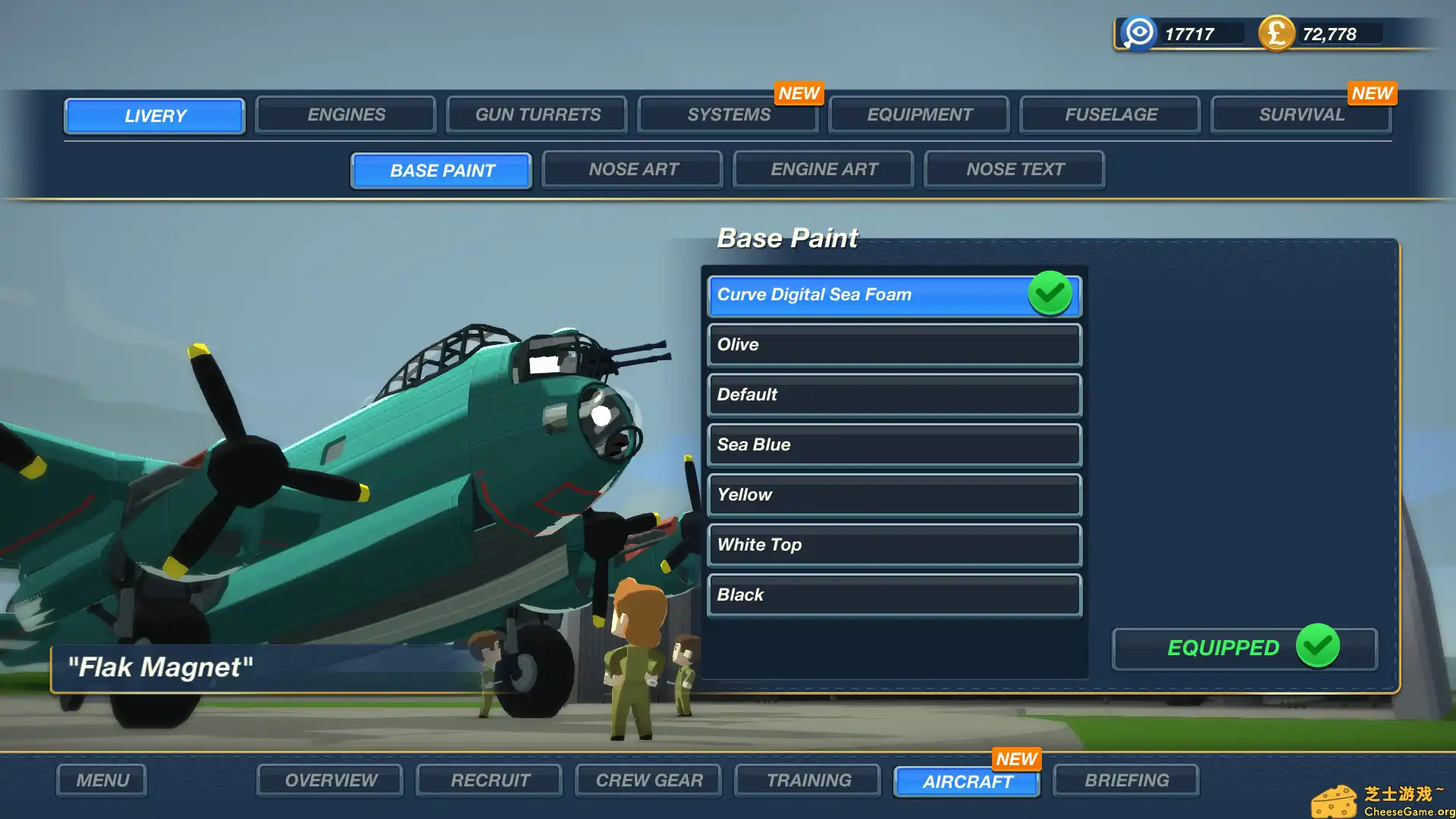
Task: Open the Menu from the bottom bar
Action: coord(101,780)
